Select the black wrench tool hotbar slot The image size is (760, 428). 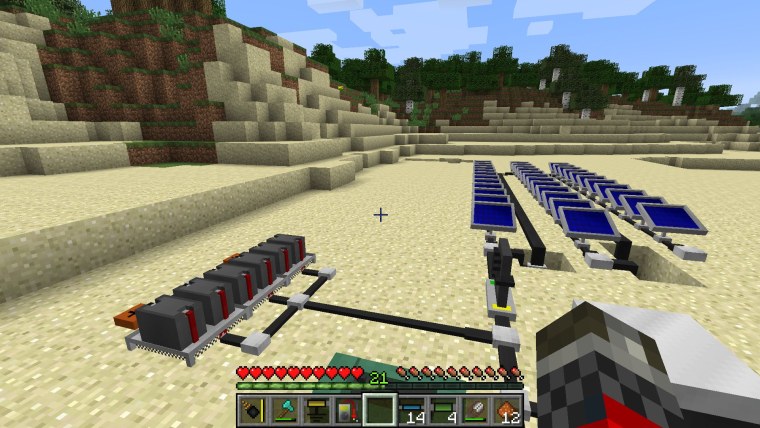(x=253, y=409)
